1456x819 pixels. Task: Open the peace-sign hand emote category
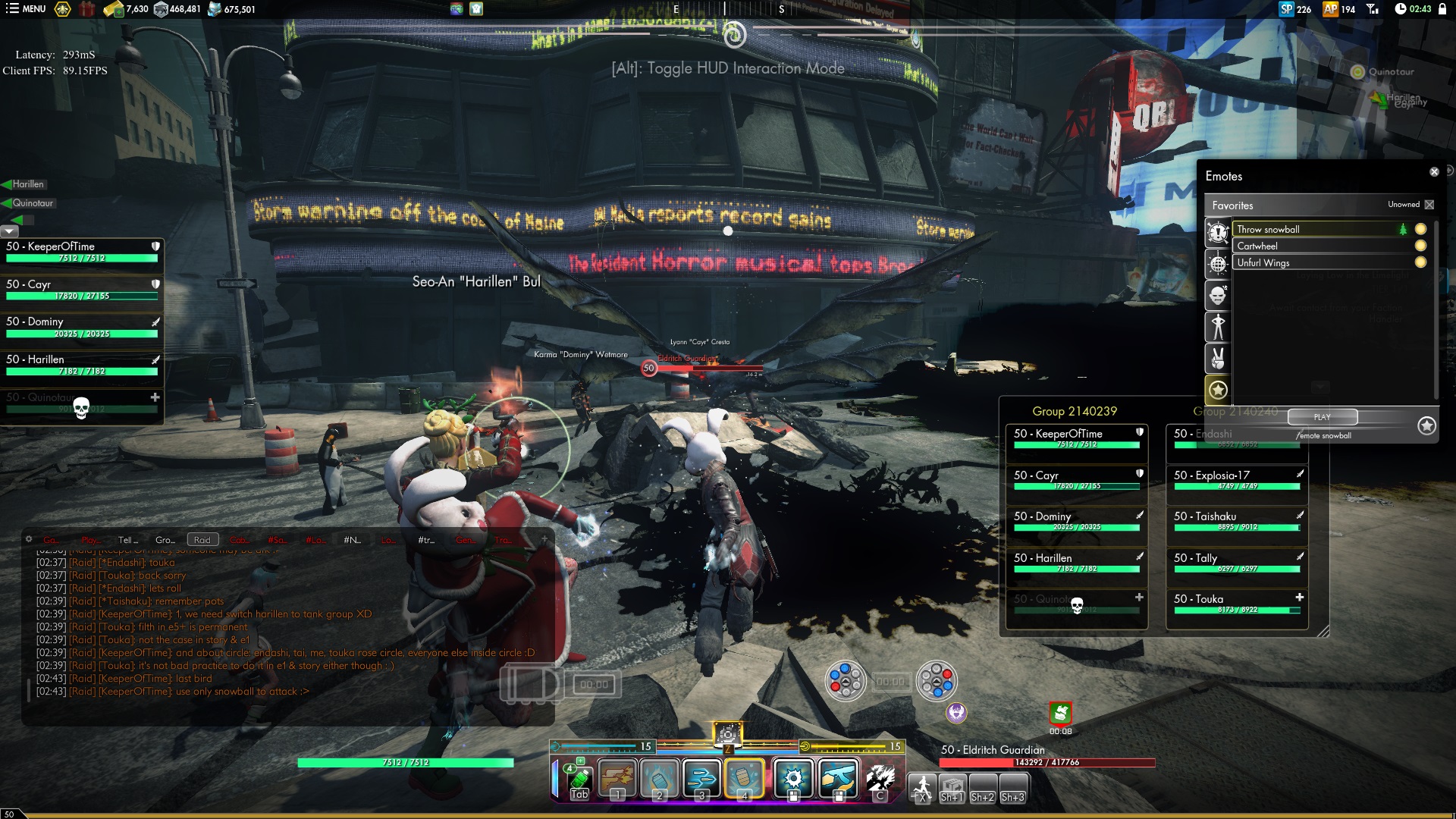pos(1218,358)
